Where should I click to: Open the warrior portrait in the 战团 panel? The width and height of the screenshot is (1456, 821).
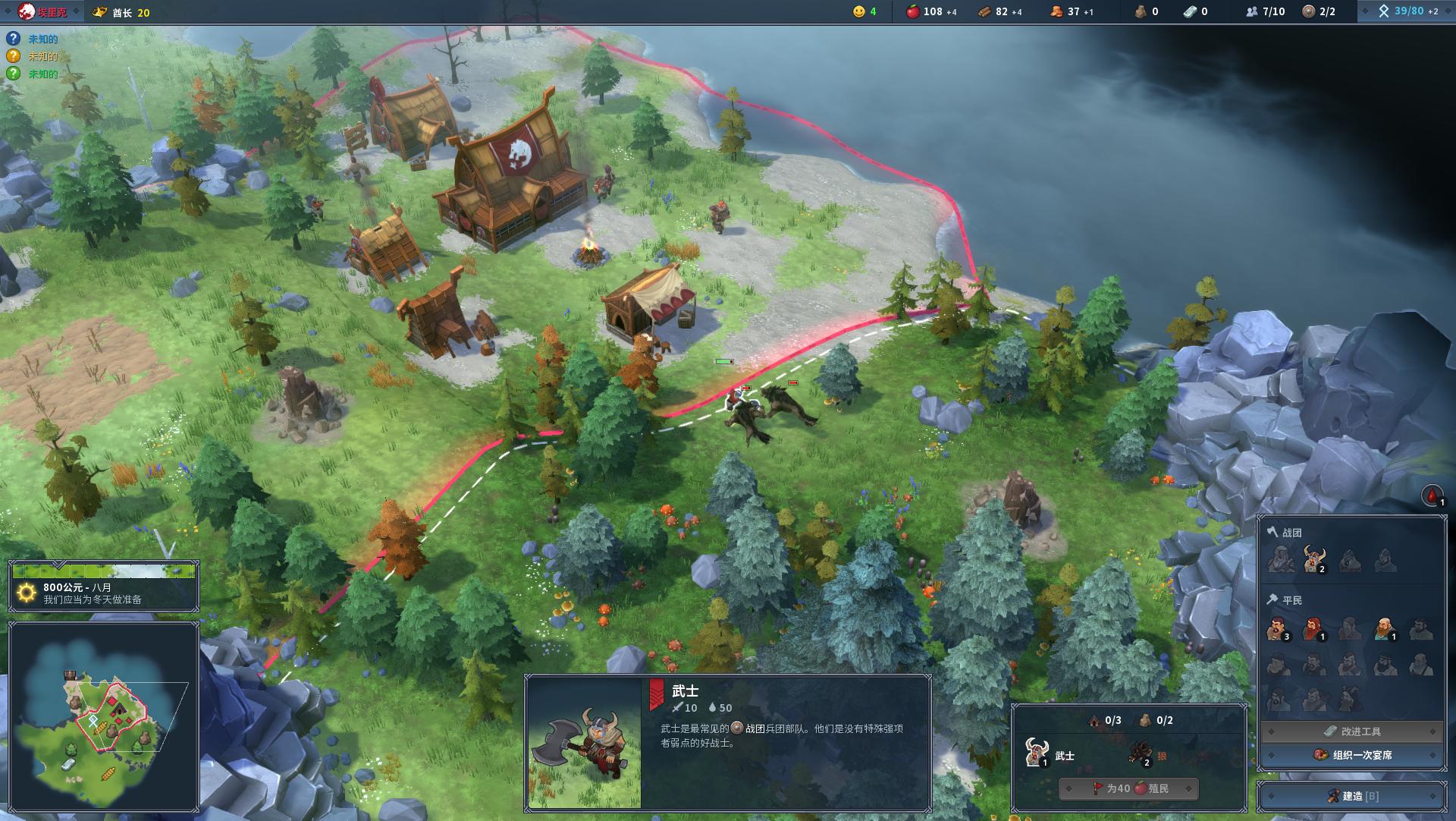click(1313, 559)
